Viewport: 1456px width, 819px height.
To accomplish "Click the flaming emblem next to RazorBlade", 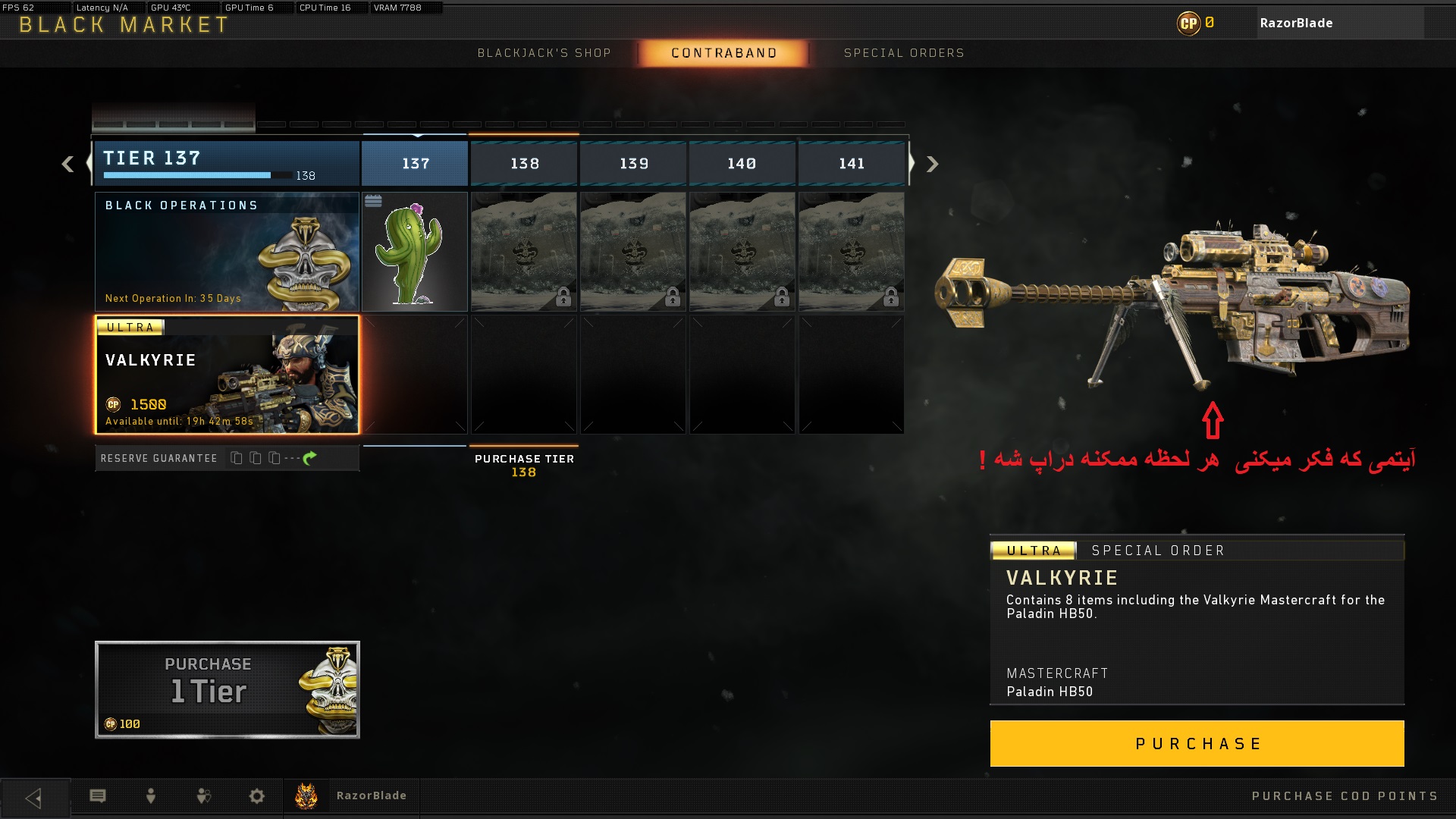I will [x=306, y=795].
